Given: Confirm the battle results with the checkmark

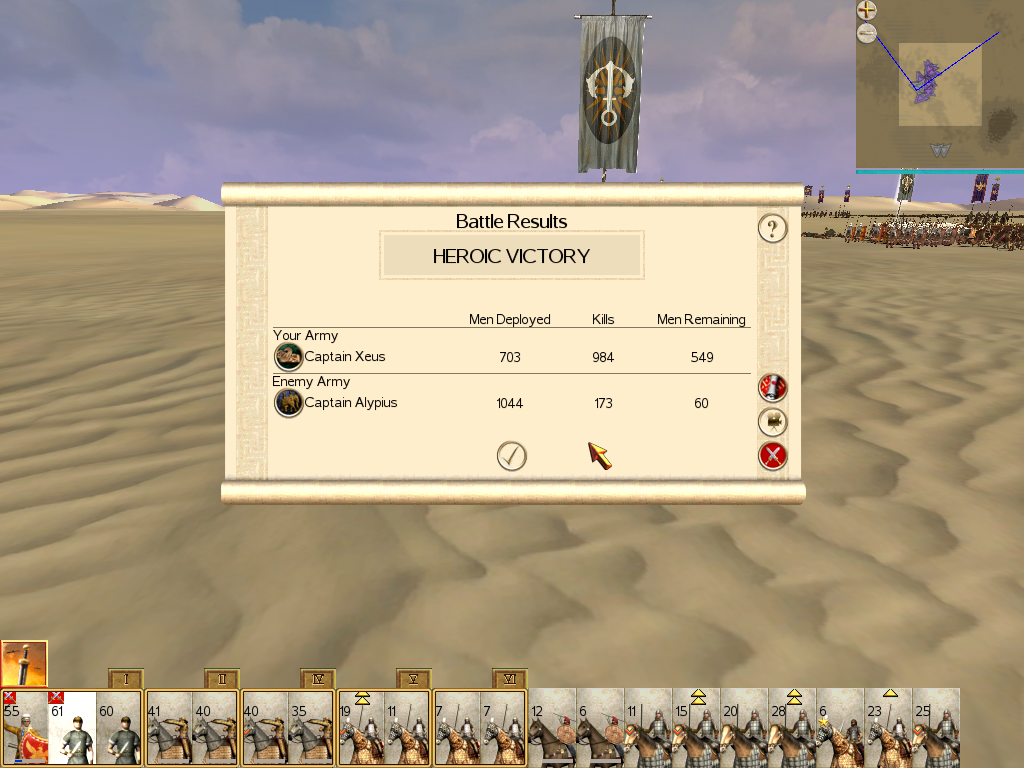Looking at the screenshot, I should (x=511, y=456).
